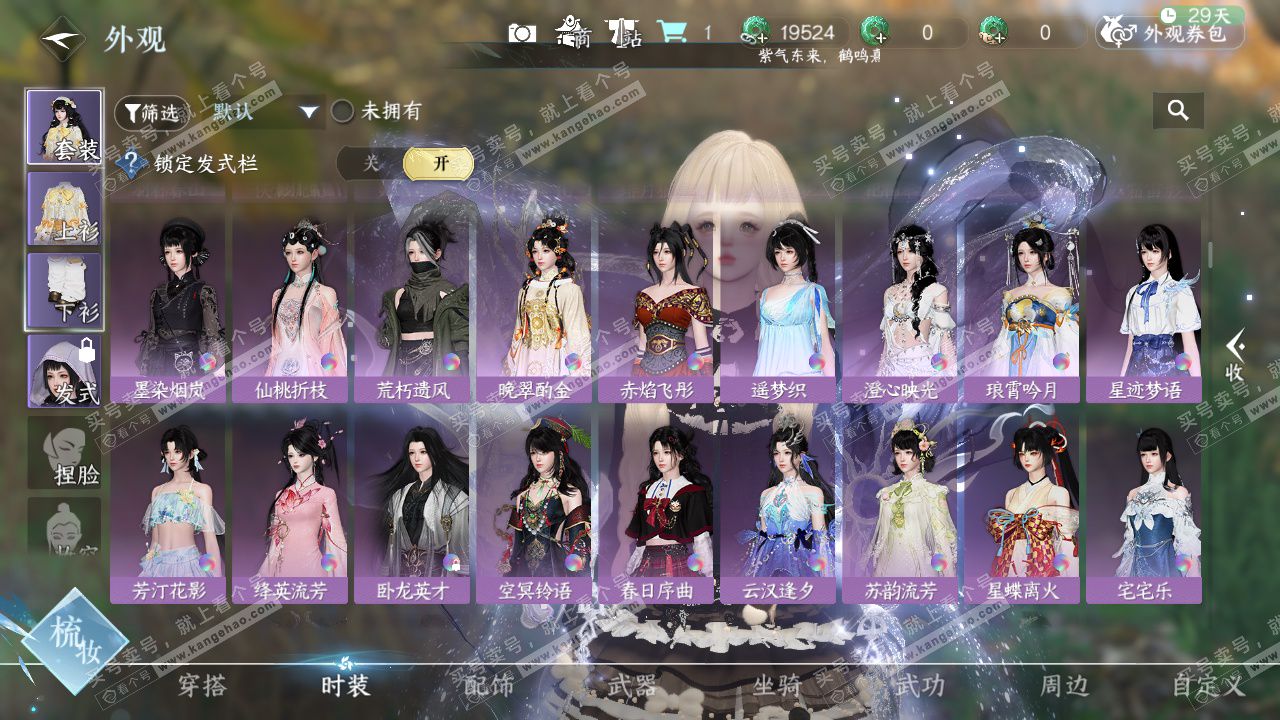This screenshot has width=1280, height=720.
Task: Open the 外观券包 voucher pack
Action: (1170, 34)
